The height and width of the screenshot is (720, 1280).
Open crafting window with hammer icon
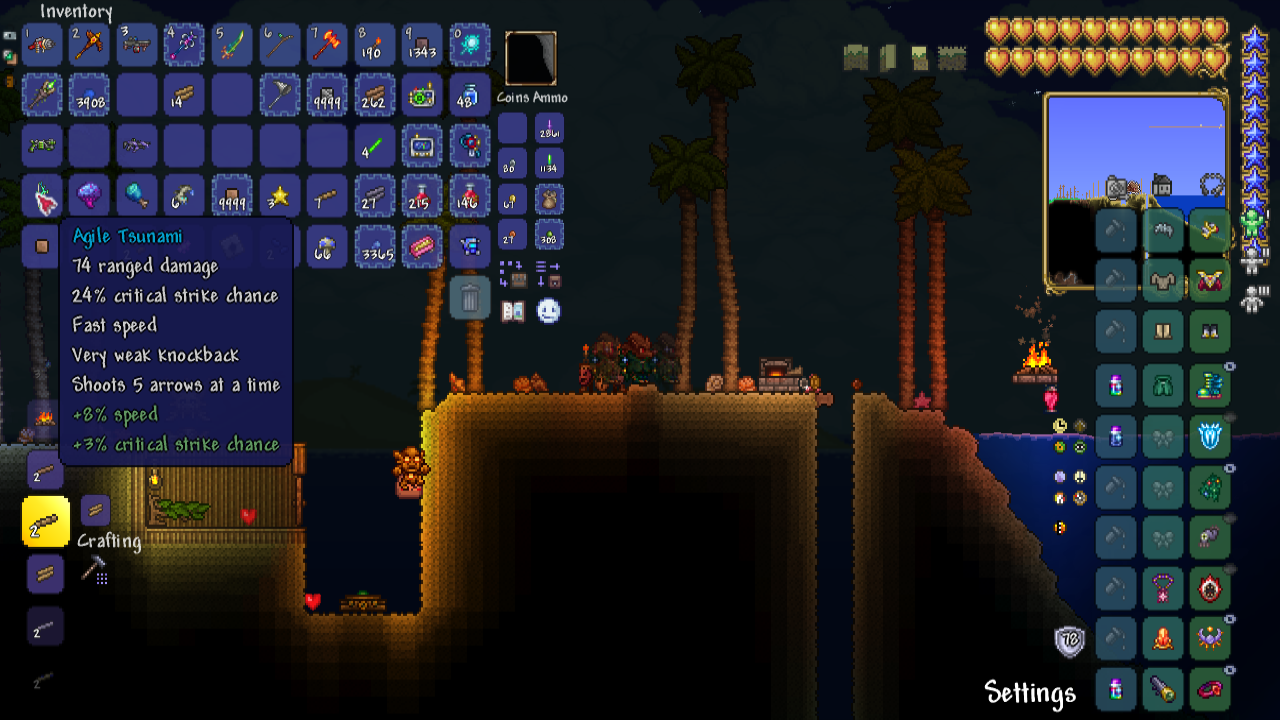(94, 569)
